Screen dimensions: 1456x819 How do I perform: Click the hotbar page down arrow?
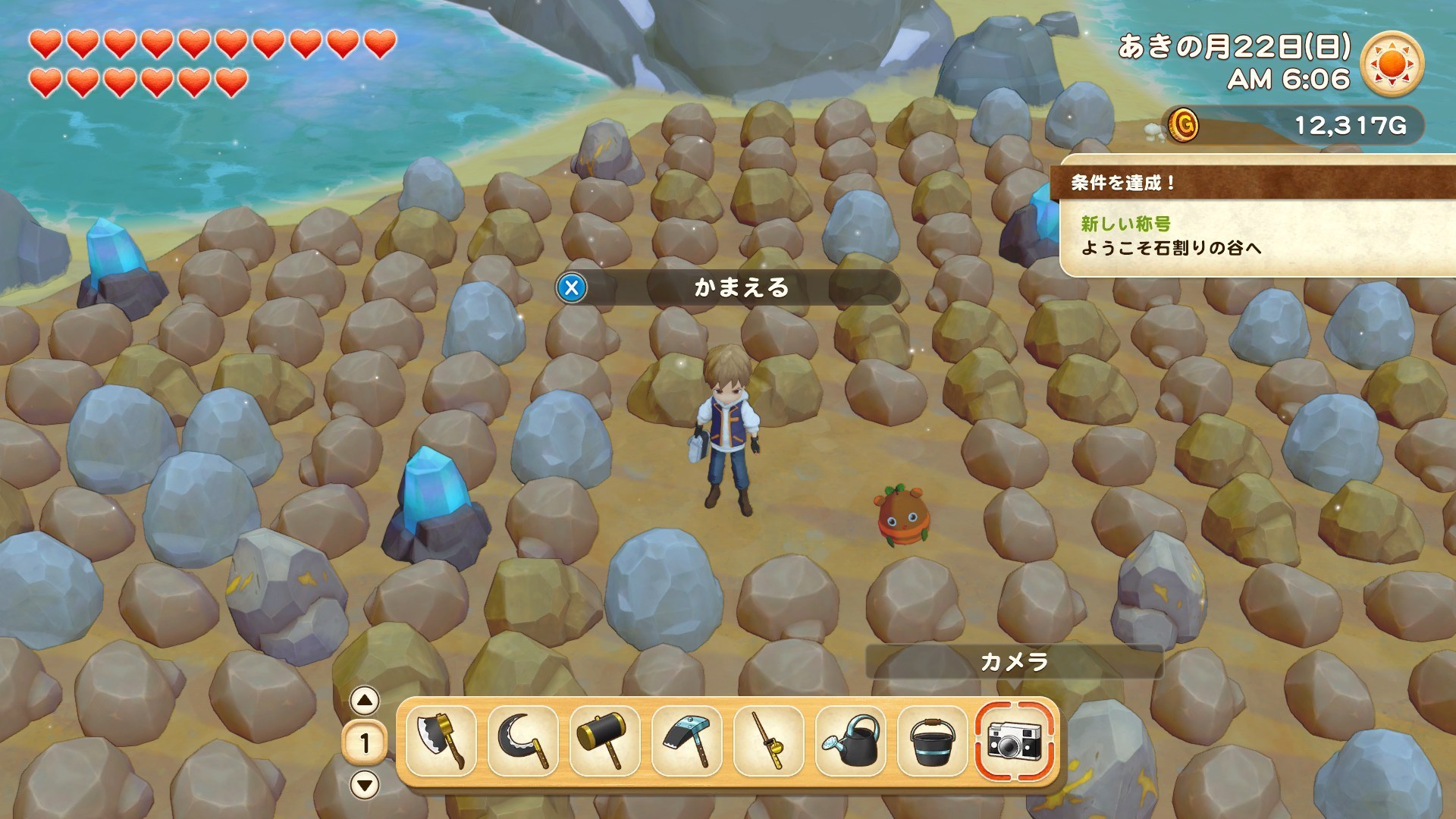365,785
